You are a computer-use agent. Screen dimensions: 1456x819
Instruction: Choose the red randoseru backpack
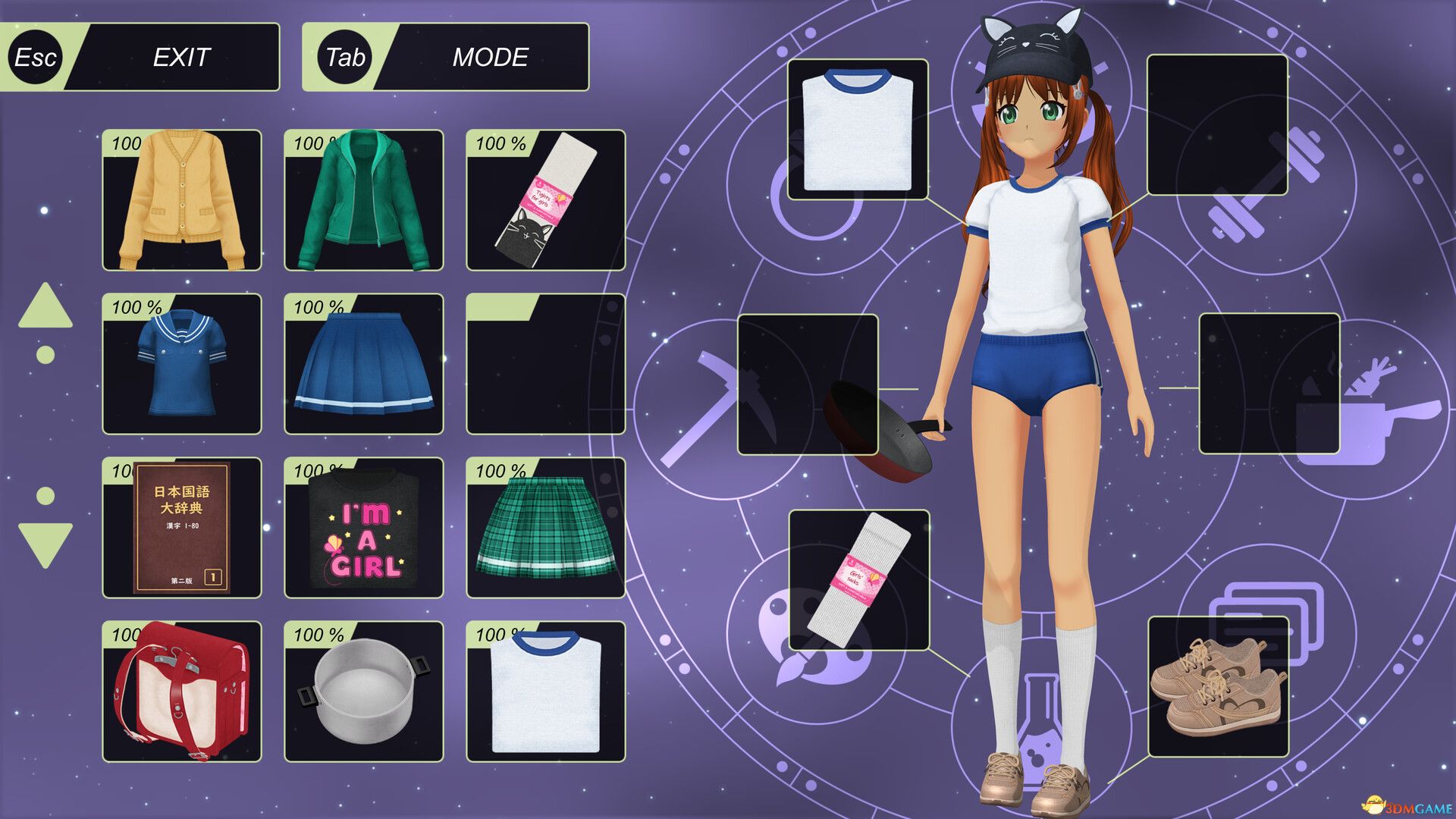pos(182,694)
